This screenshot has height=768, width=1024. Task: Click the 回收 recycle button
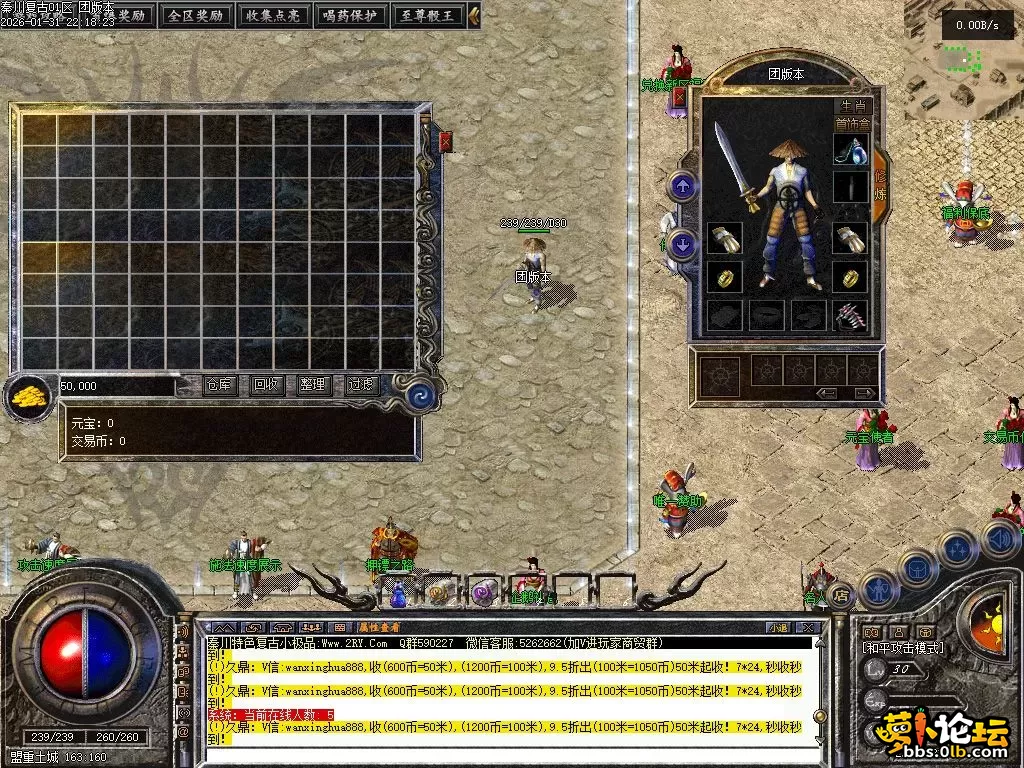[265, 385]
